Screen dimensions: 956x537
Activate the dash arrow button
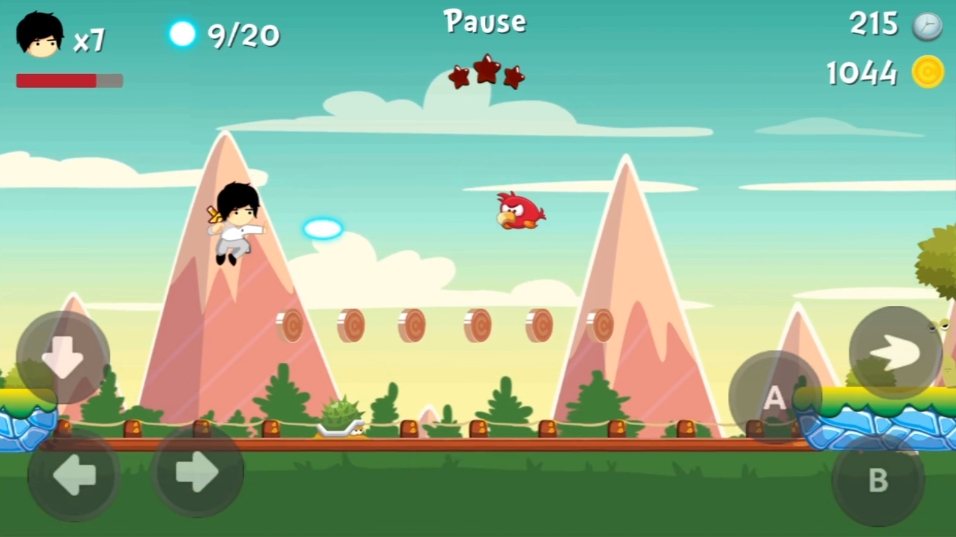coord(895,352)
